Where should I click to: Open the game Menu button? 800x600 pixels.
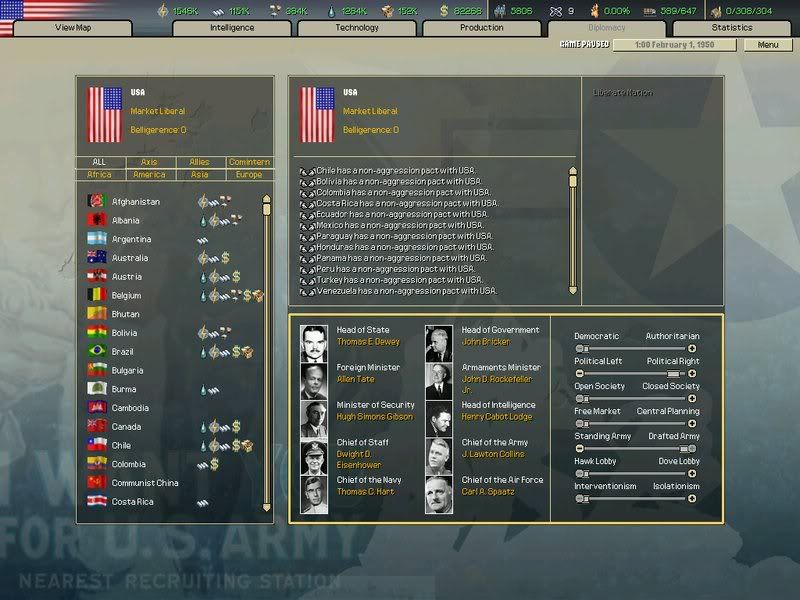click(x=767, y=45)
